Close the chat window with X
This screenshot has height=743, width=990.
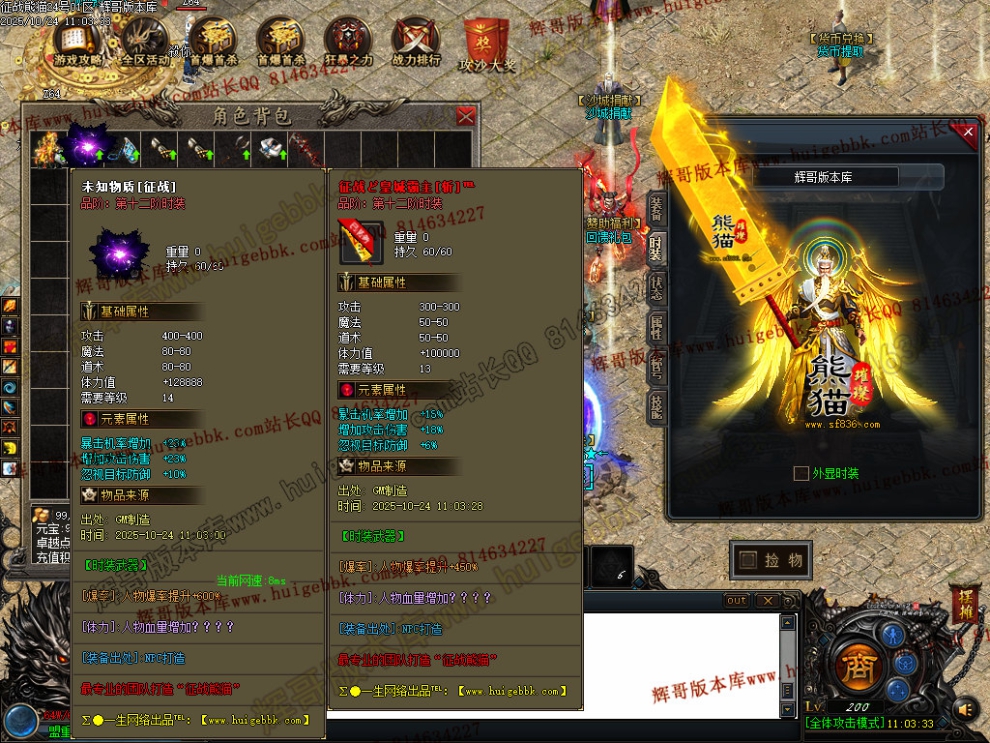pos(766,601)
